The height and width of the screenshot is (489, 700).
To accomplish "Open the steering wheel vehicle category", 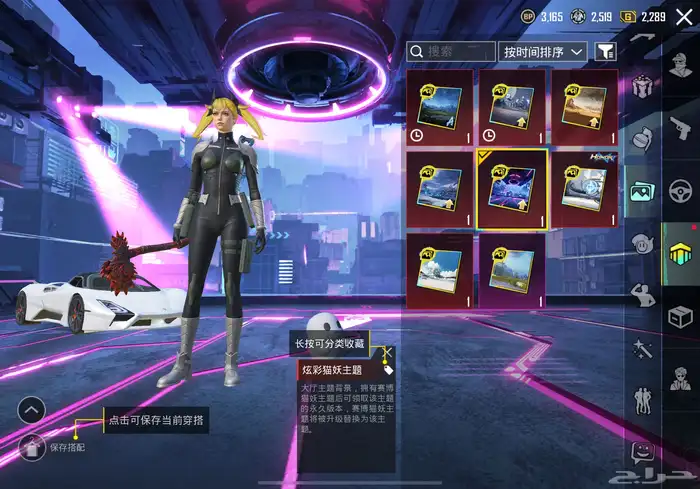I will click(681, 190).
